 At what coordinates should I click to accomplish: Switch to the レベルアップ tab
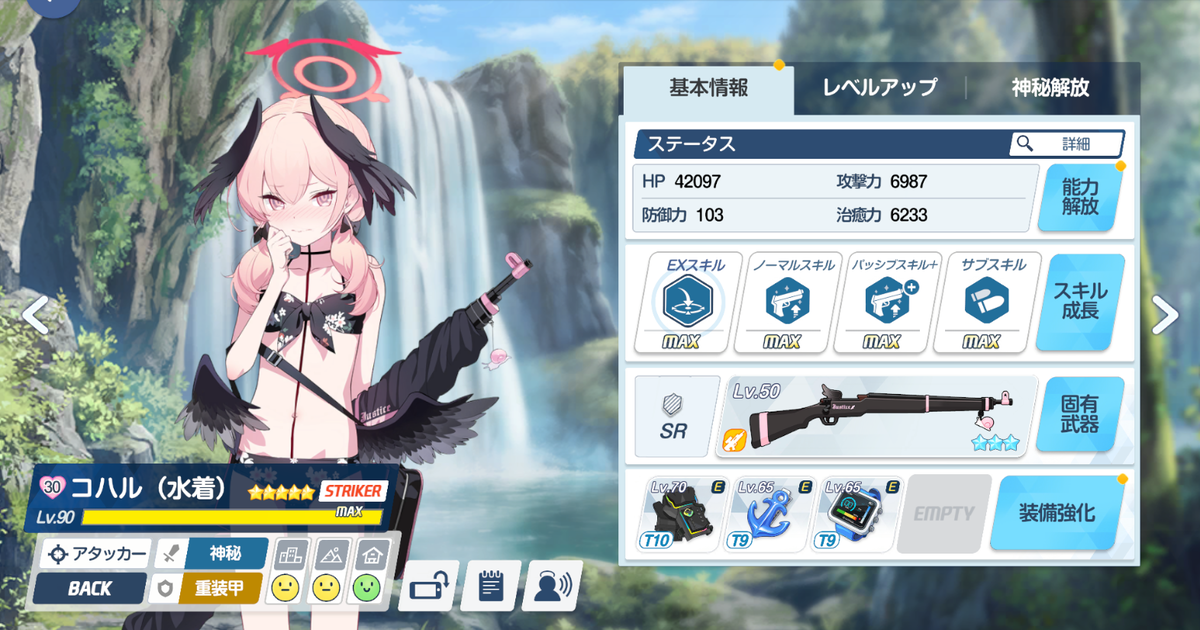879,88
